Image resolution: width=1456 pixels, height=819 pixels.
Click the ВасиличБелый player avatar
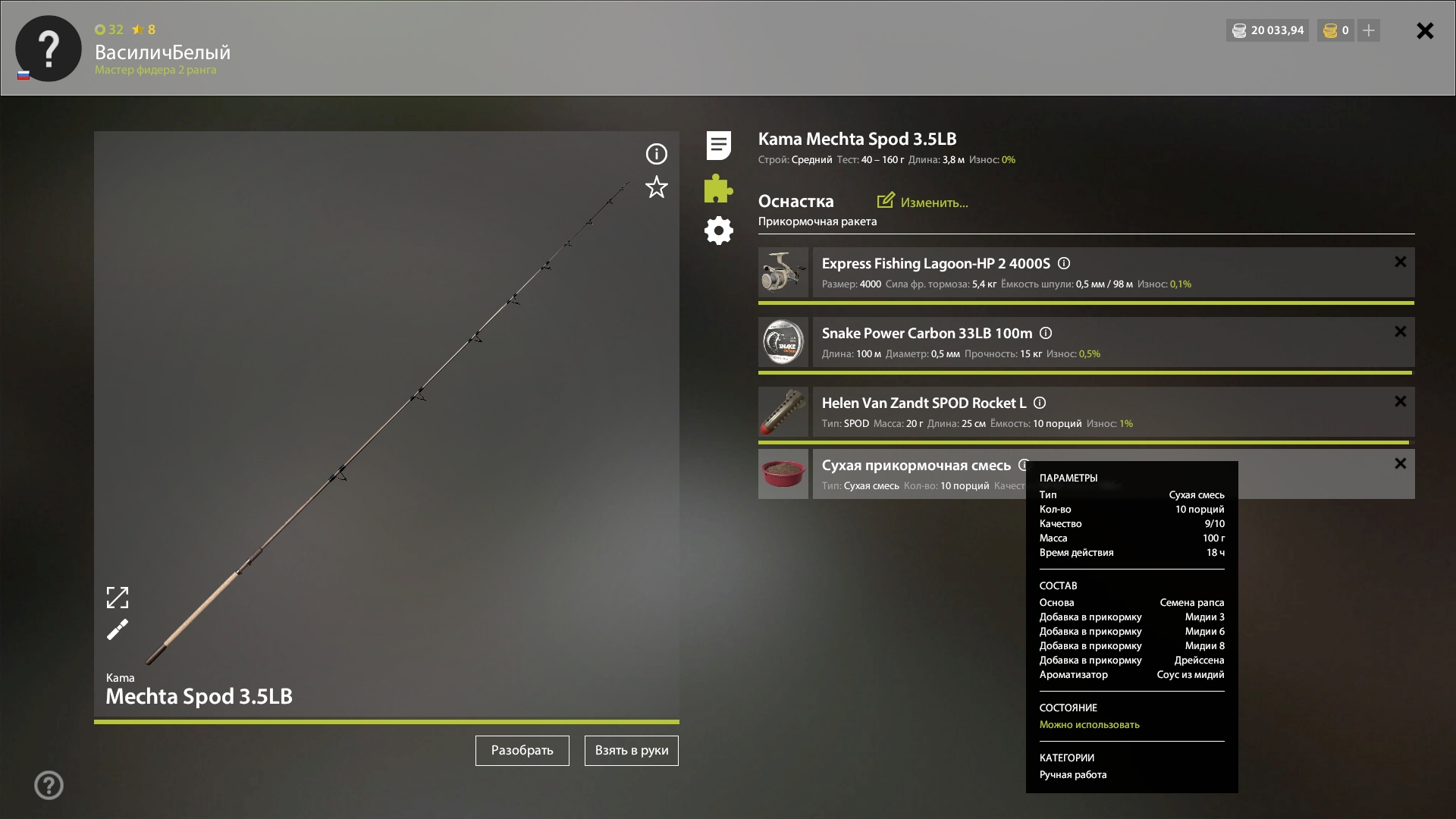pyautogui.click(x=48, y=48)
